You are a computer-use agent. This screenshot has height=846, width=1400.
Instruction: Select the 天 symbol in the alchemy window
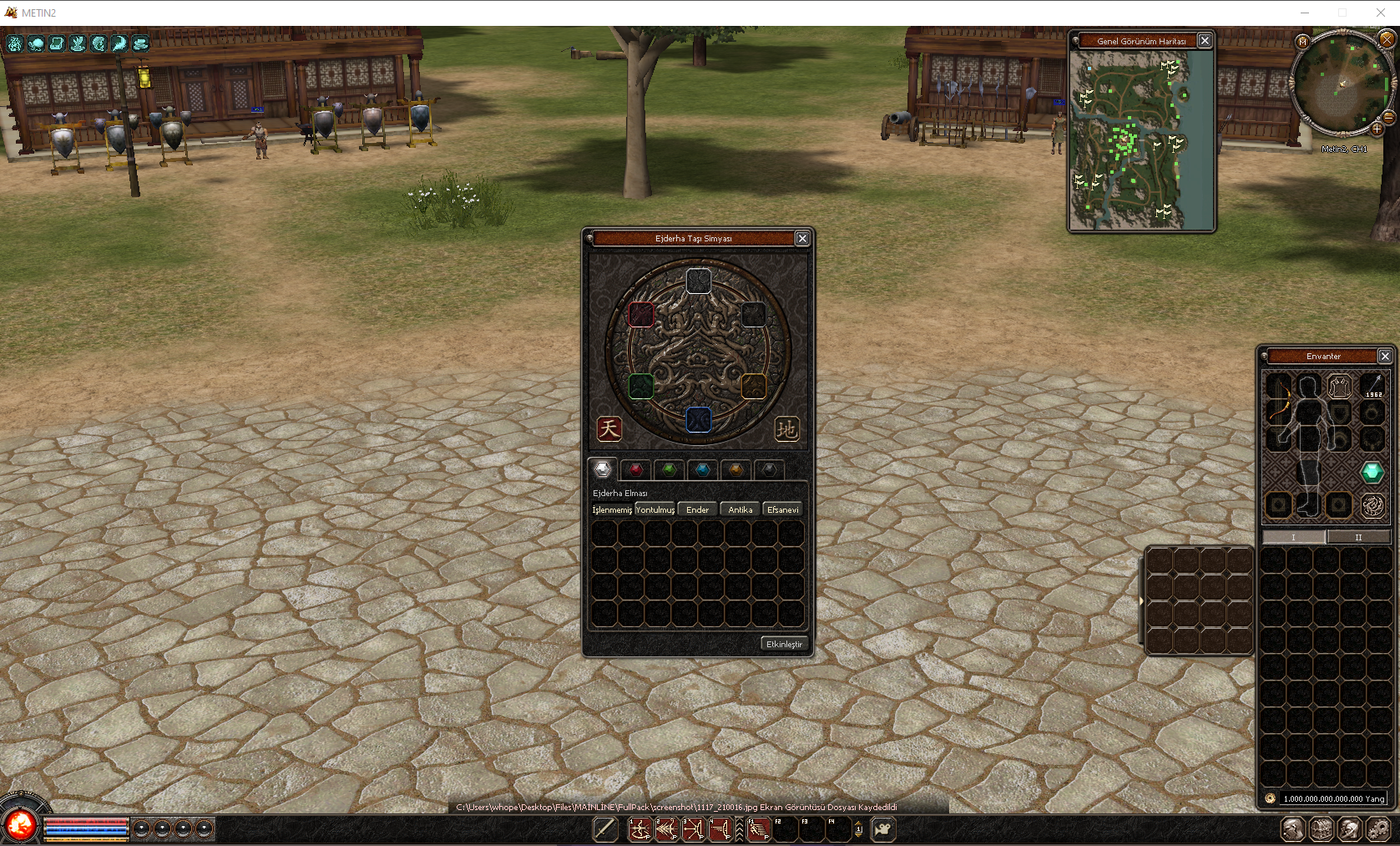(609, 429)
